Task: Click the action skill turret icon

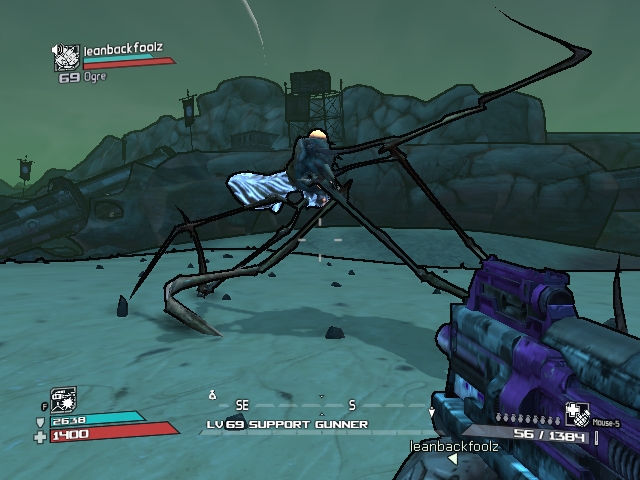Action: pos(62,399)
